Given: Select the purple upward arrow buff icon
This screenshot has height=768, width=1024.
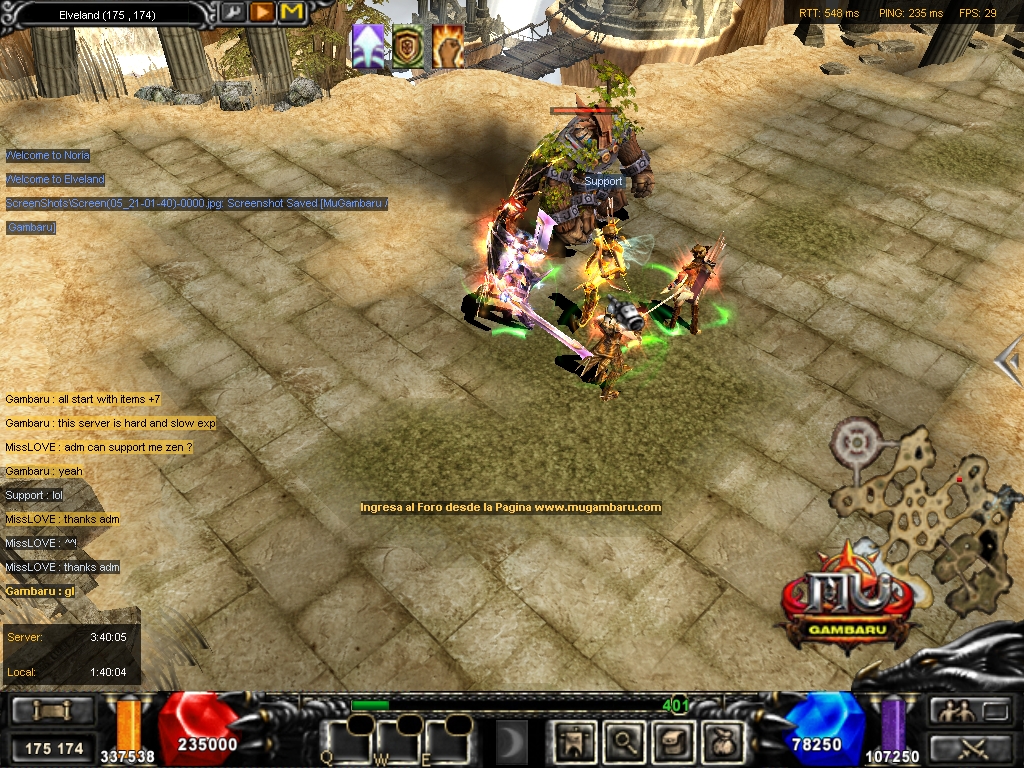Looking at the screenshot, I should 369,47.
